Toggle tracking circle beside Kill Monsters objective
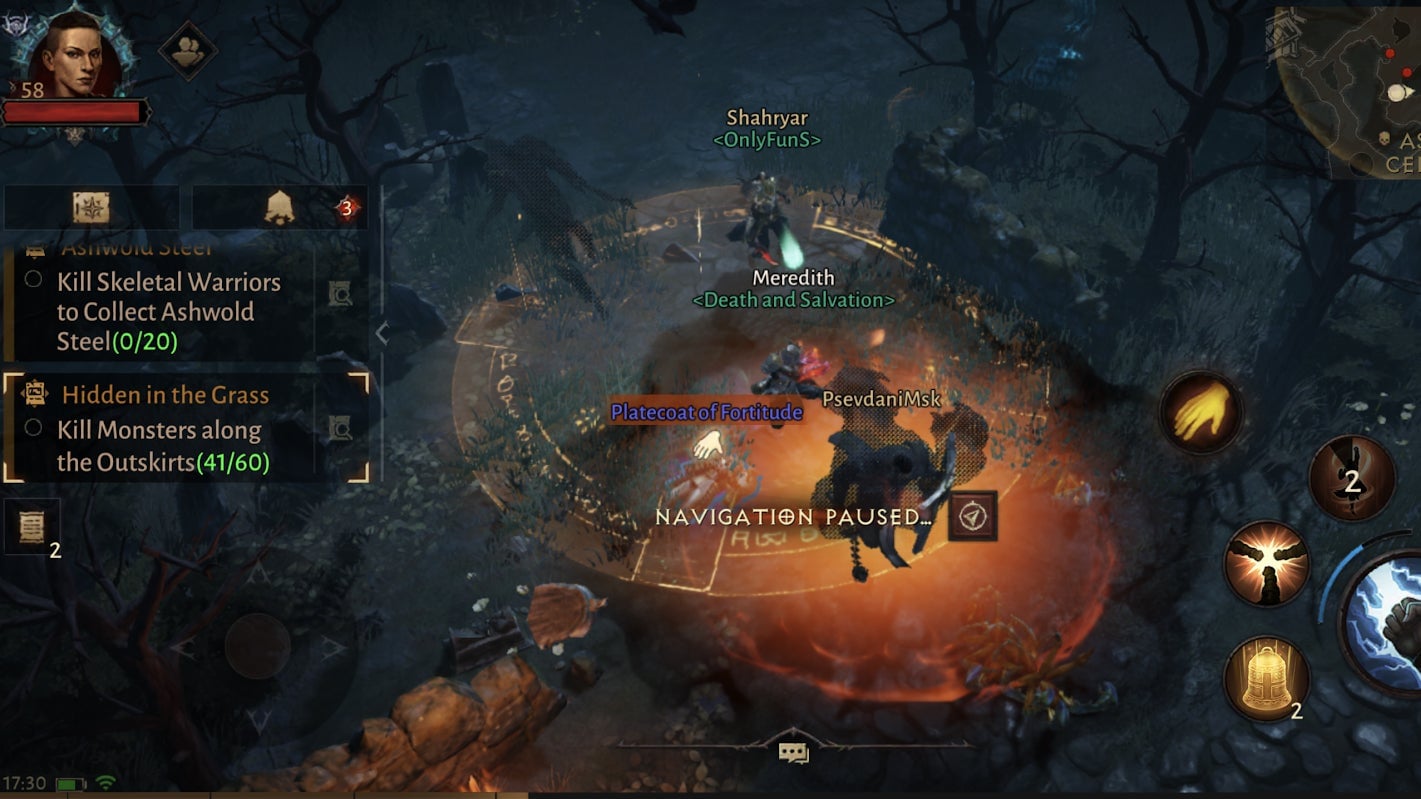 pos(33,427)
